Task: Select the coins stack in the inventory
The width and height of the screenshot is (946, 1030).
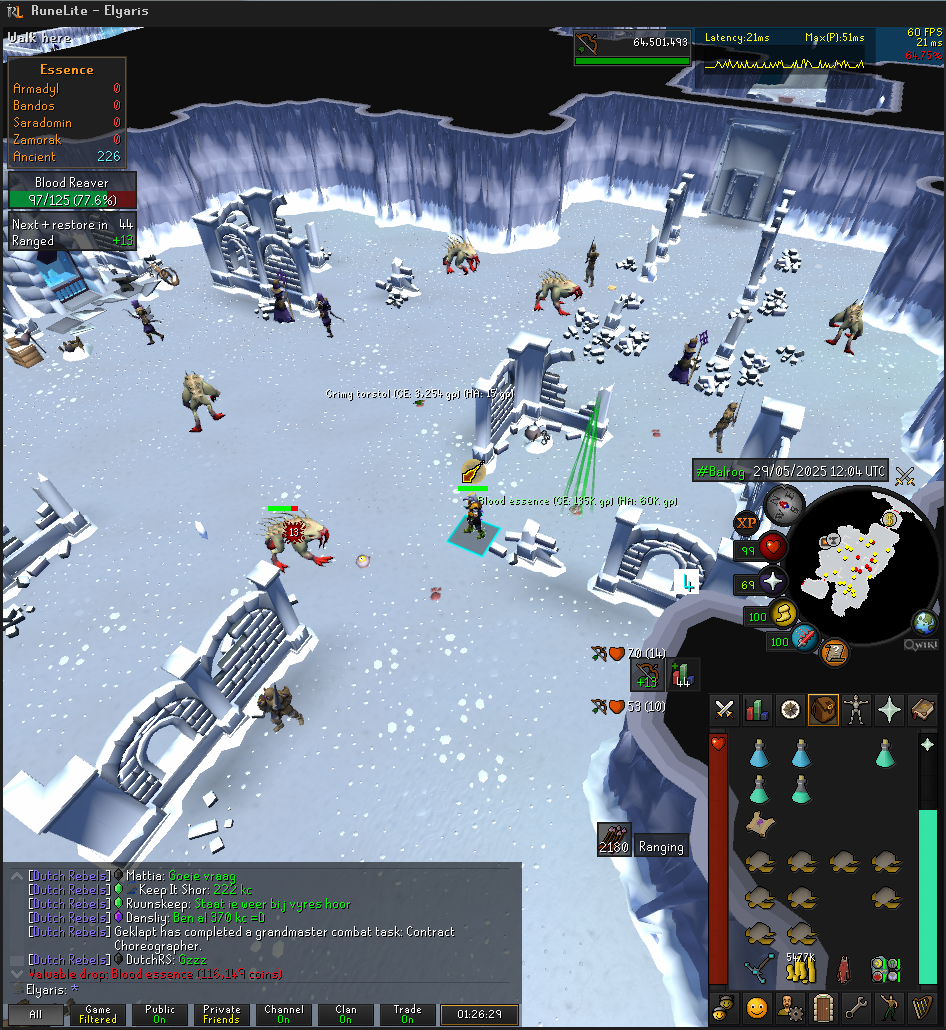Action: pyautogui.click(x=801, y=969)
